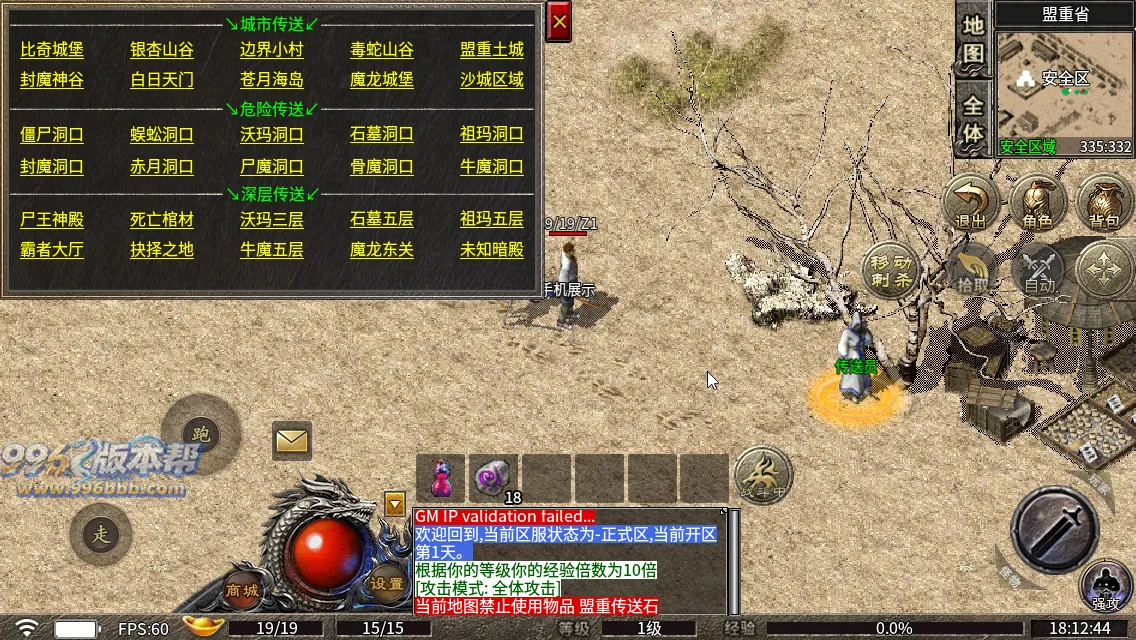Screen dimensions: 1136x640
Task: Select the 沙城区域 destination
Action: (492, 80)
